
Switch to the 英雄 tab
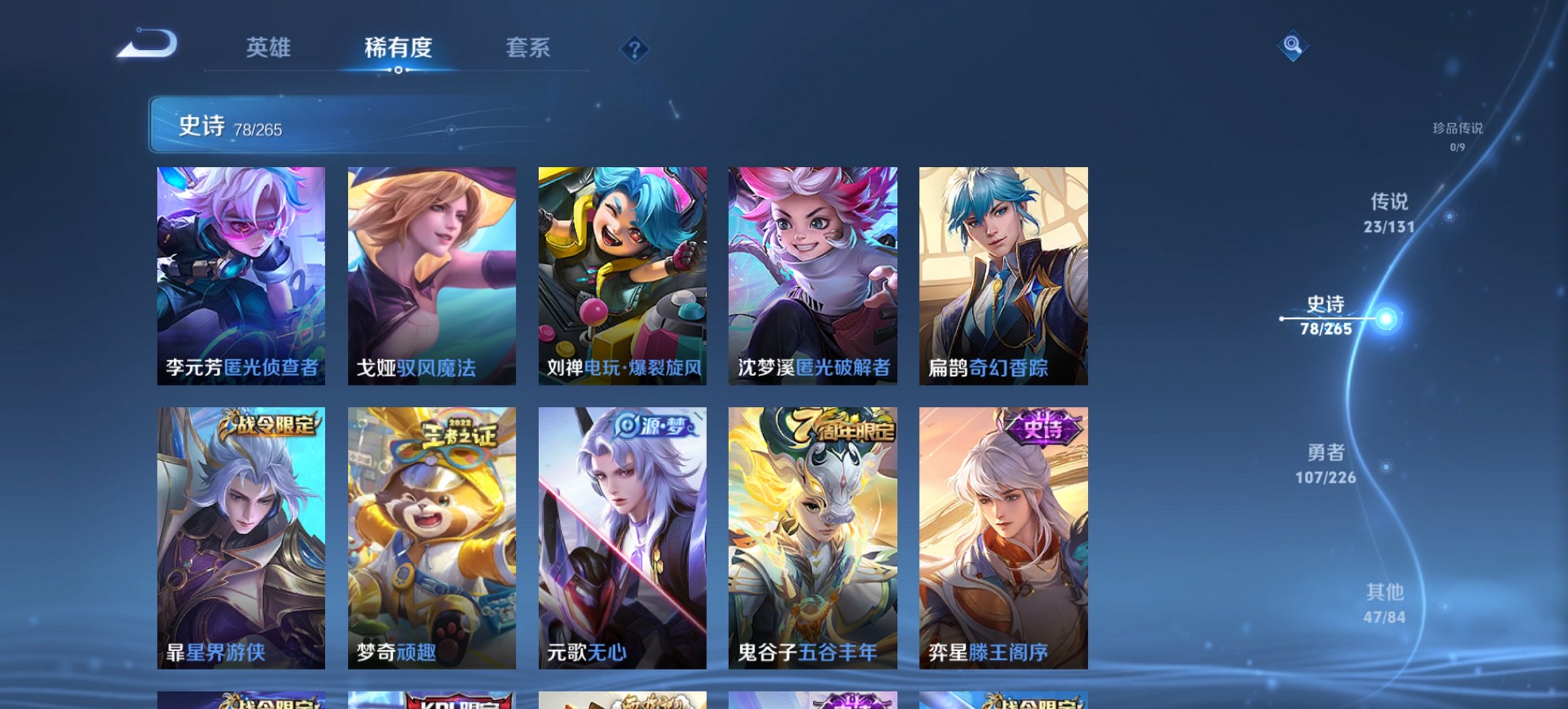point(270,48)
